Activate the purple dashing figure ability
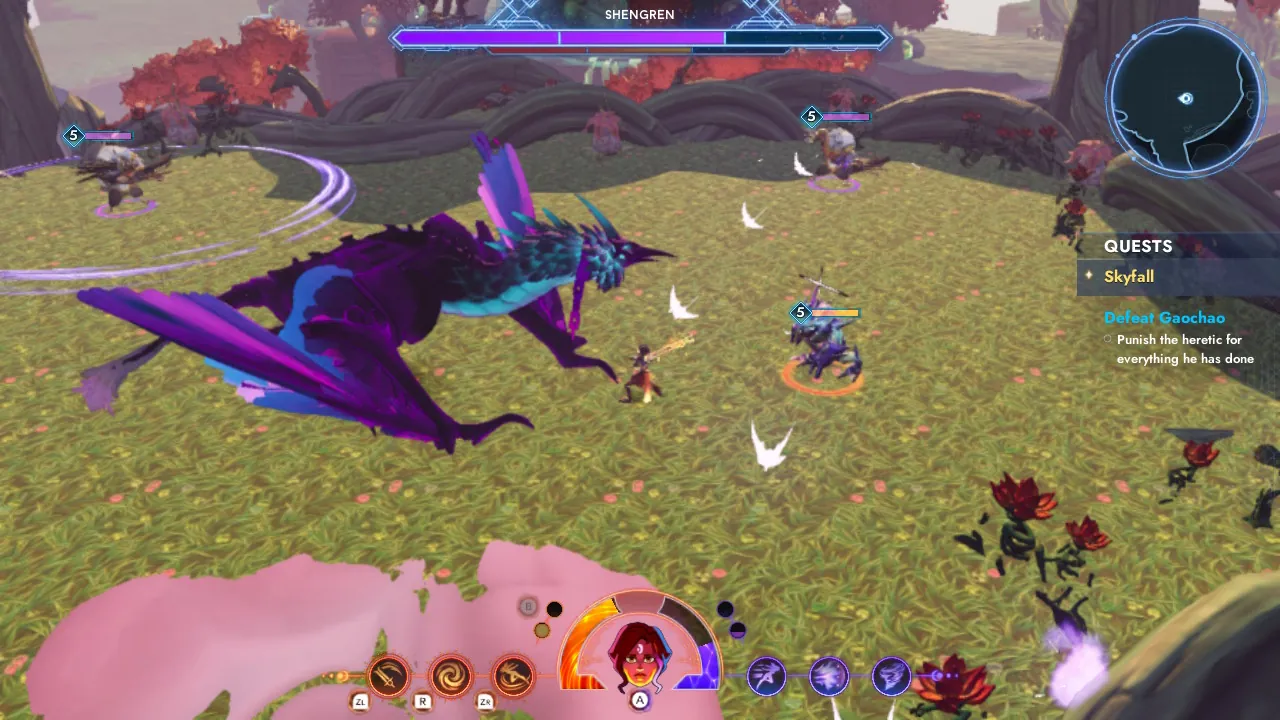 pos(767,676)
